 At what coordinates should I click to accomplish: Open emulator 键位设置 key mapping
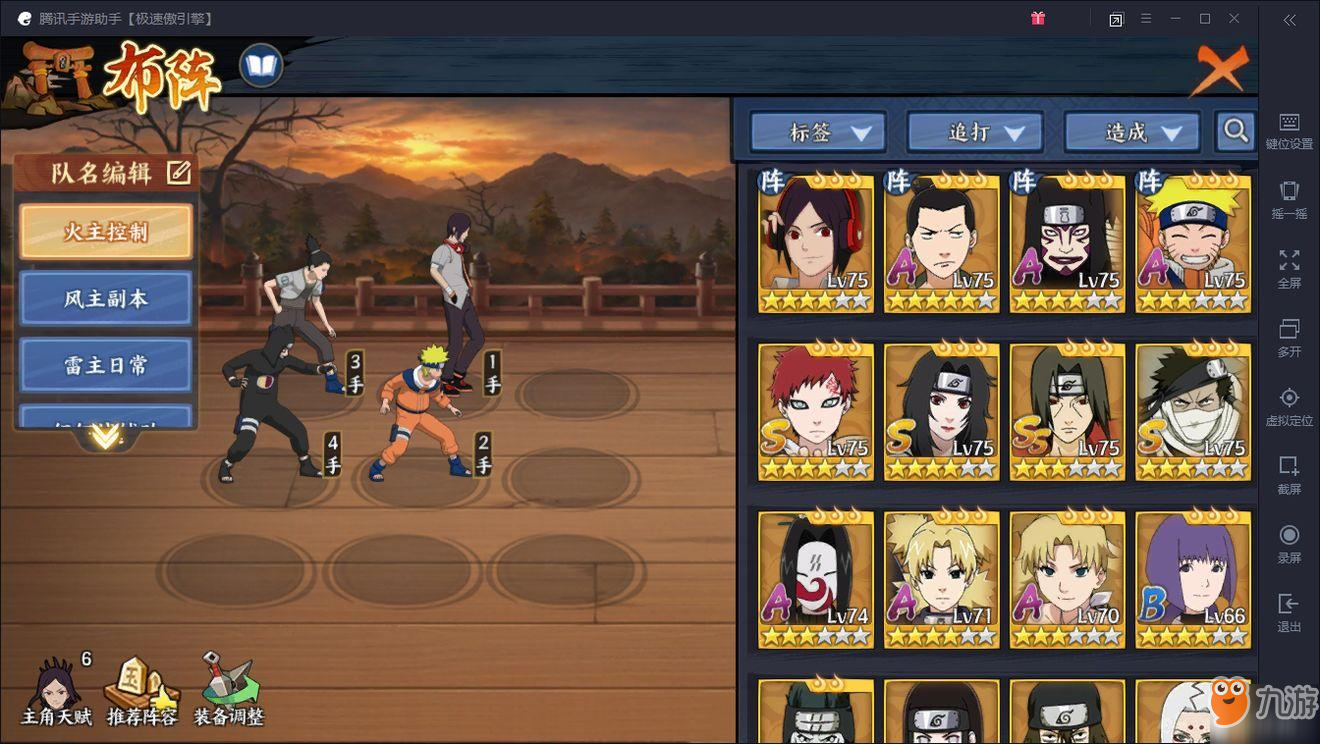1289,131
